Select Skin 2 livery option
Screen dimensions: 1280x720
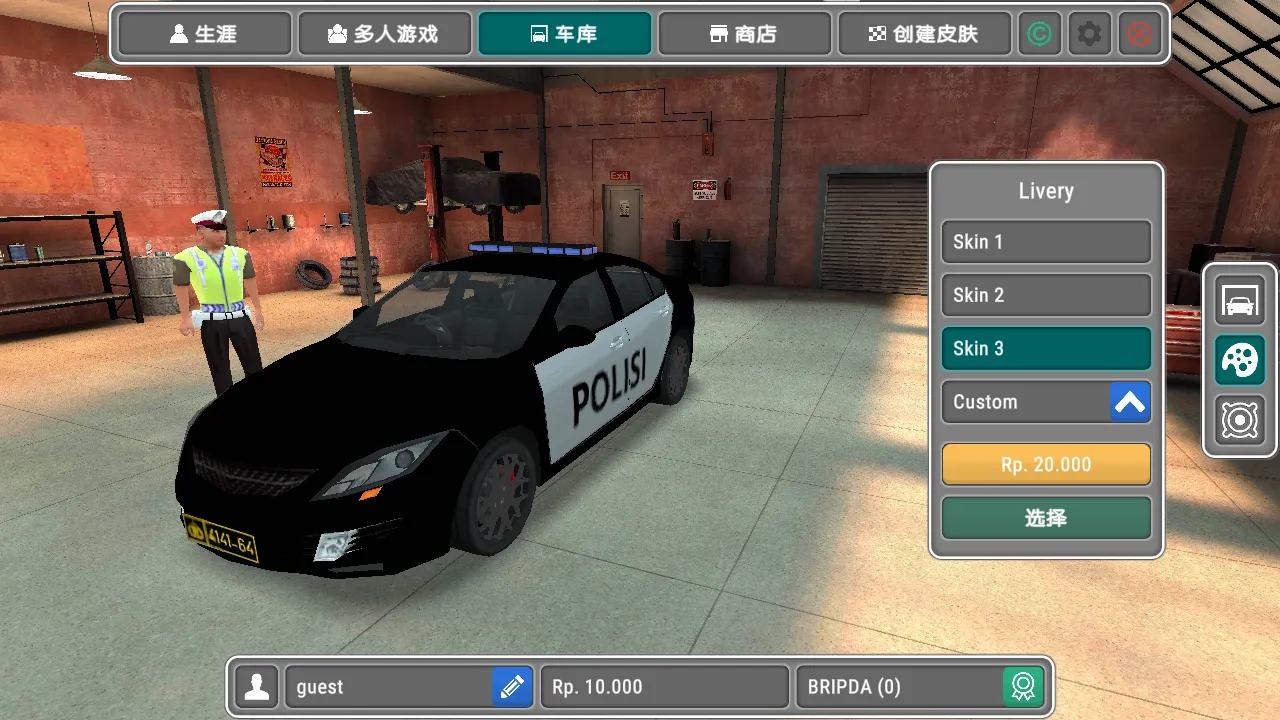pyautogui.click(x=1046, y=295)
